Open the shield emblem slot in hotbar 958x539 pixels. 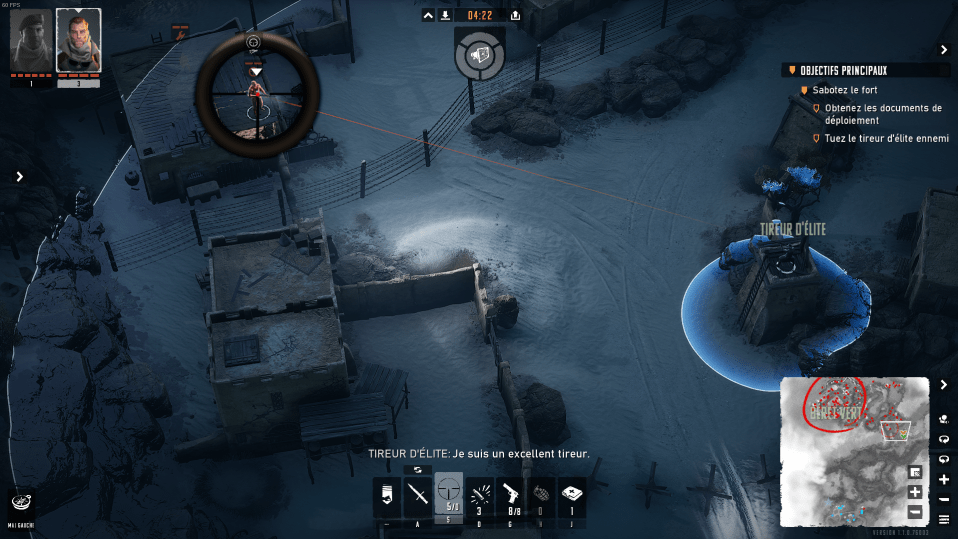(x=386, y=496)
